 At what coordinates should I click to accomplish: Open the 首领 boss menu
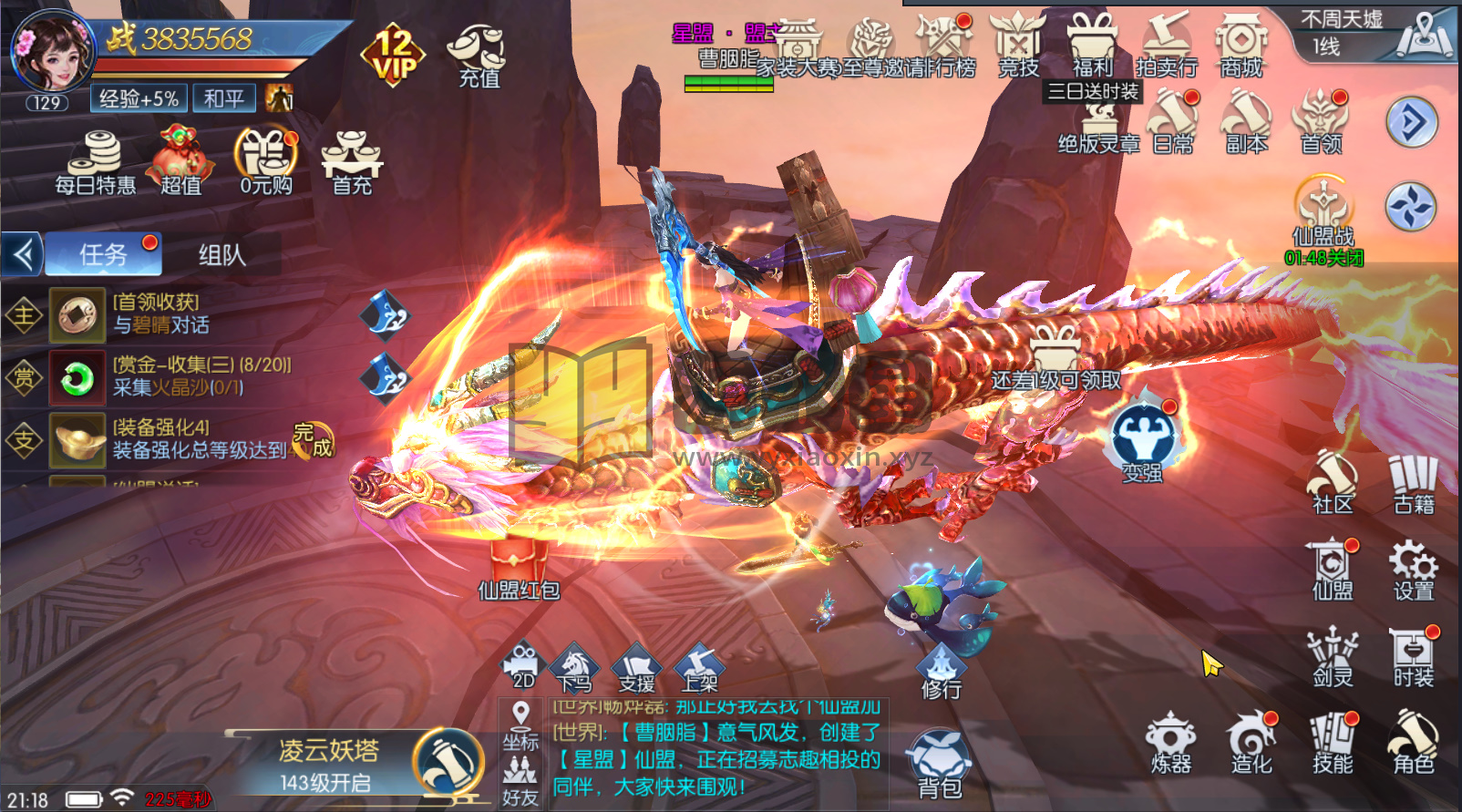click(1321, 123)
